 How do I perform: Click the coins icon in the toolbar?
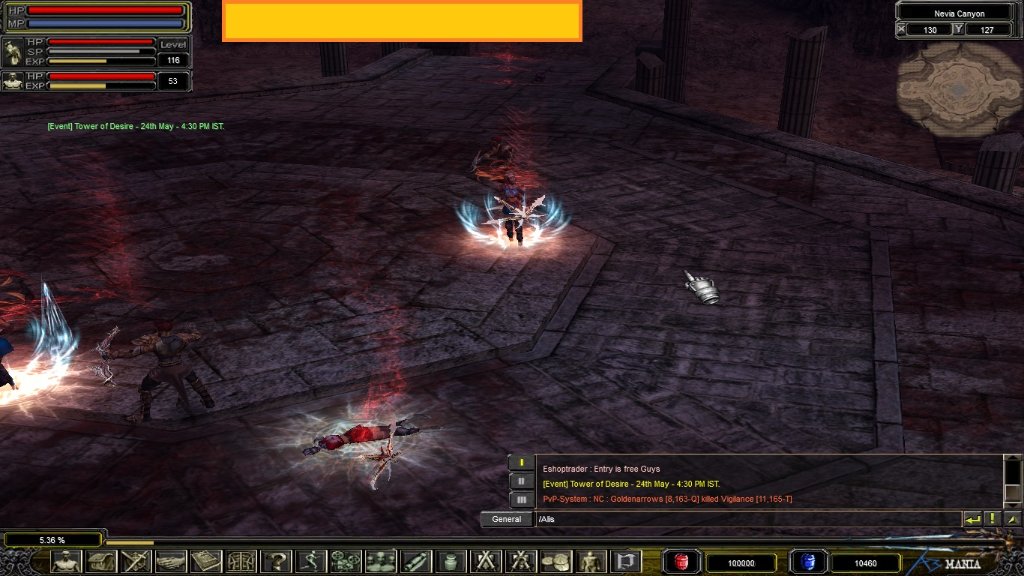click(555, 561)
